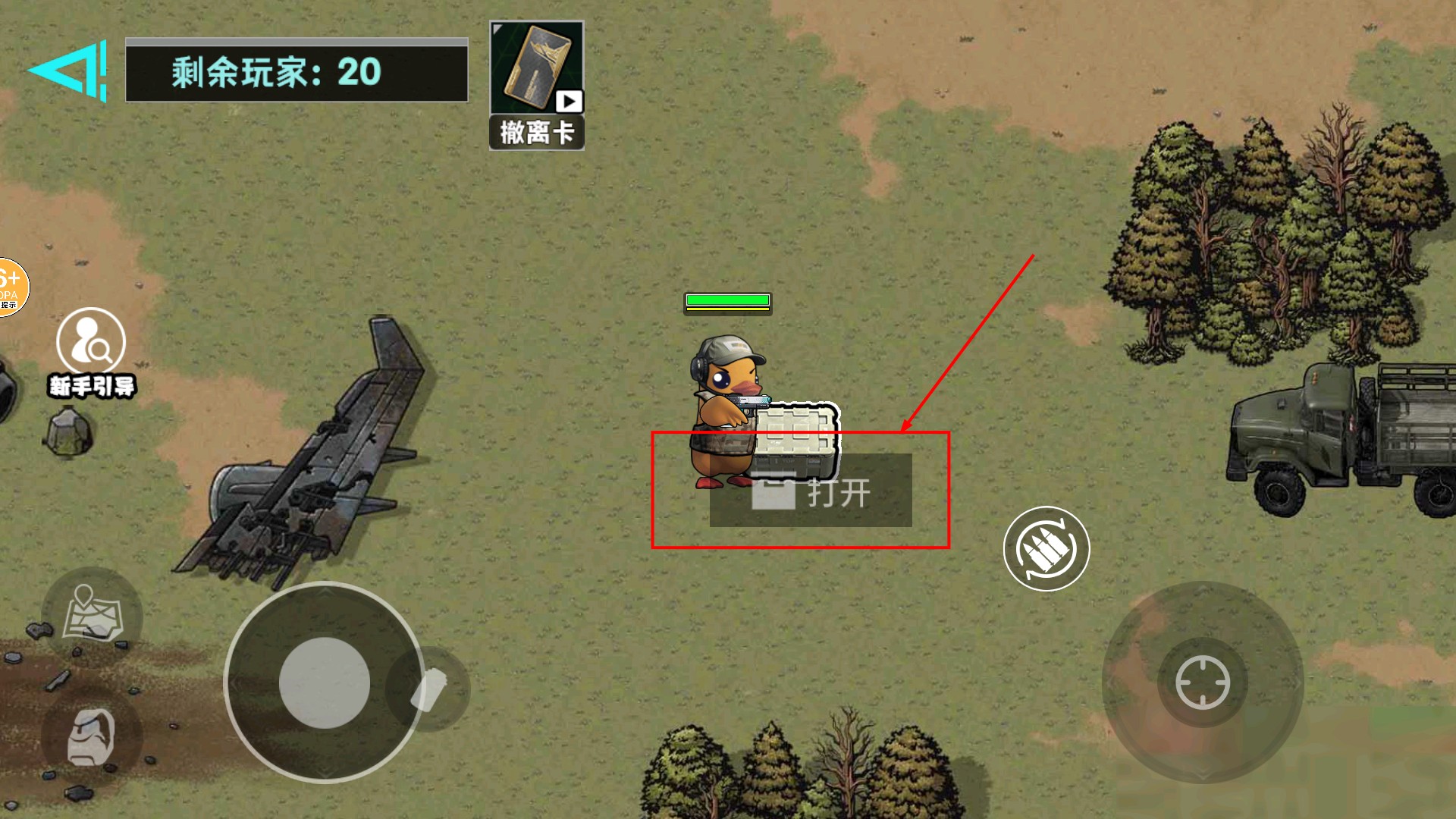Tap the 打开 button to open crate
The height and width of the screenshot is (819, 1456).
coord(811,491)
